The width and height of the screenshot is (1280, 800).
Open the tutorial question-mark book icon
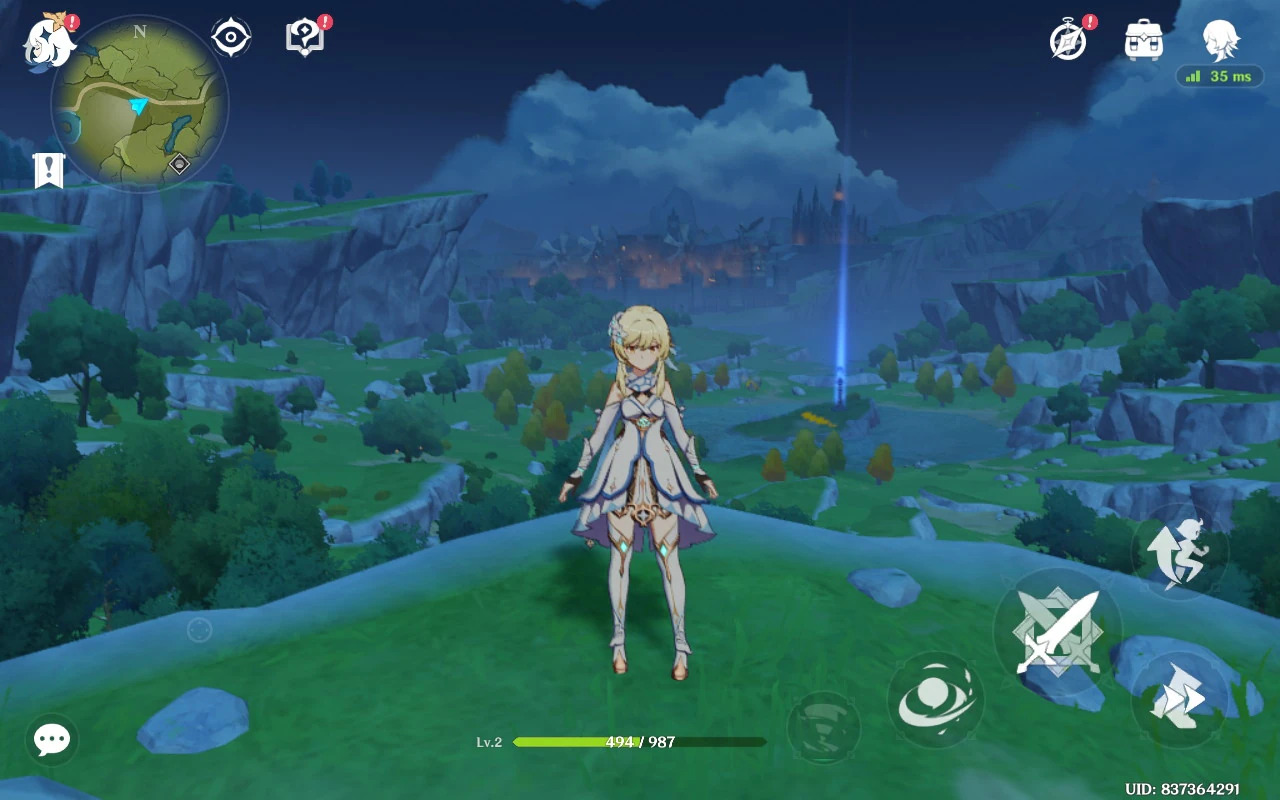(x=305, y=38)
